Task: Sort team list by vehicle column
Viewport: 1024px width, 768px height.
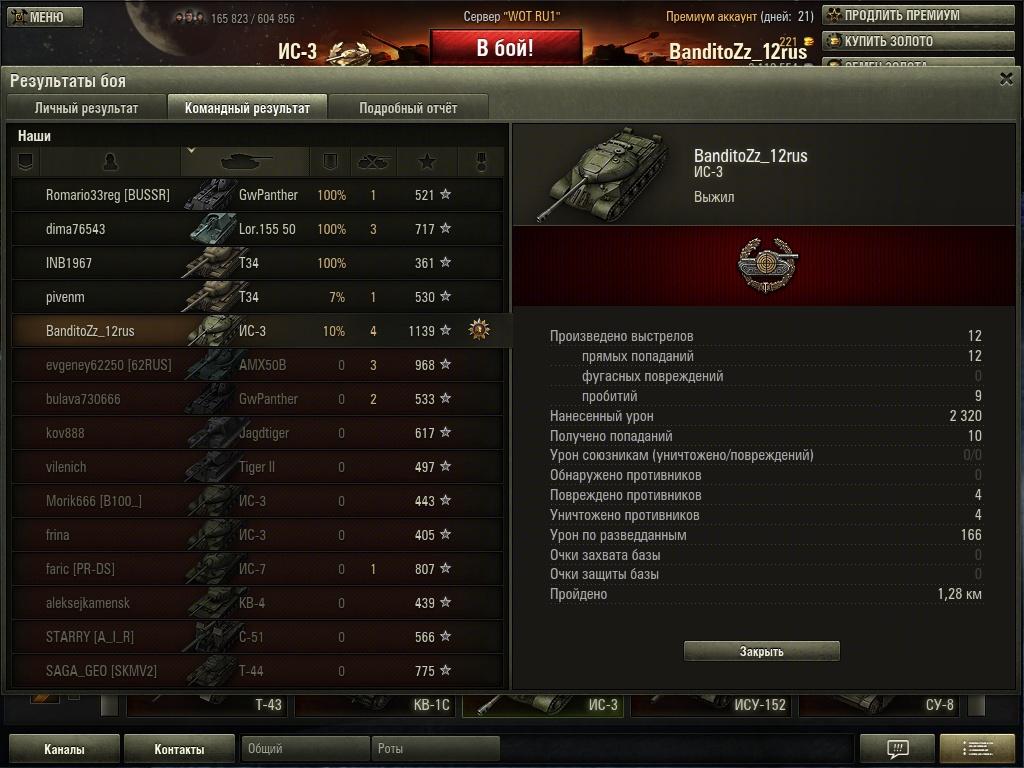Action: coord(245,161)
